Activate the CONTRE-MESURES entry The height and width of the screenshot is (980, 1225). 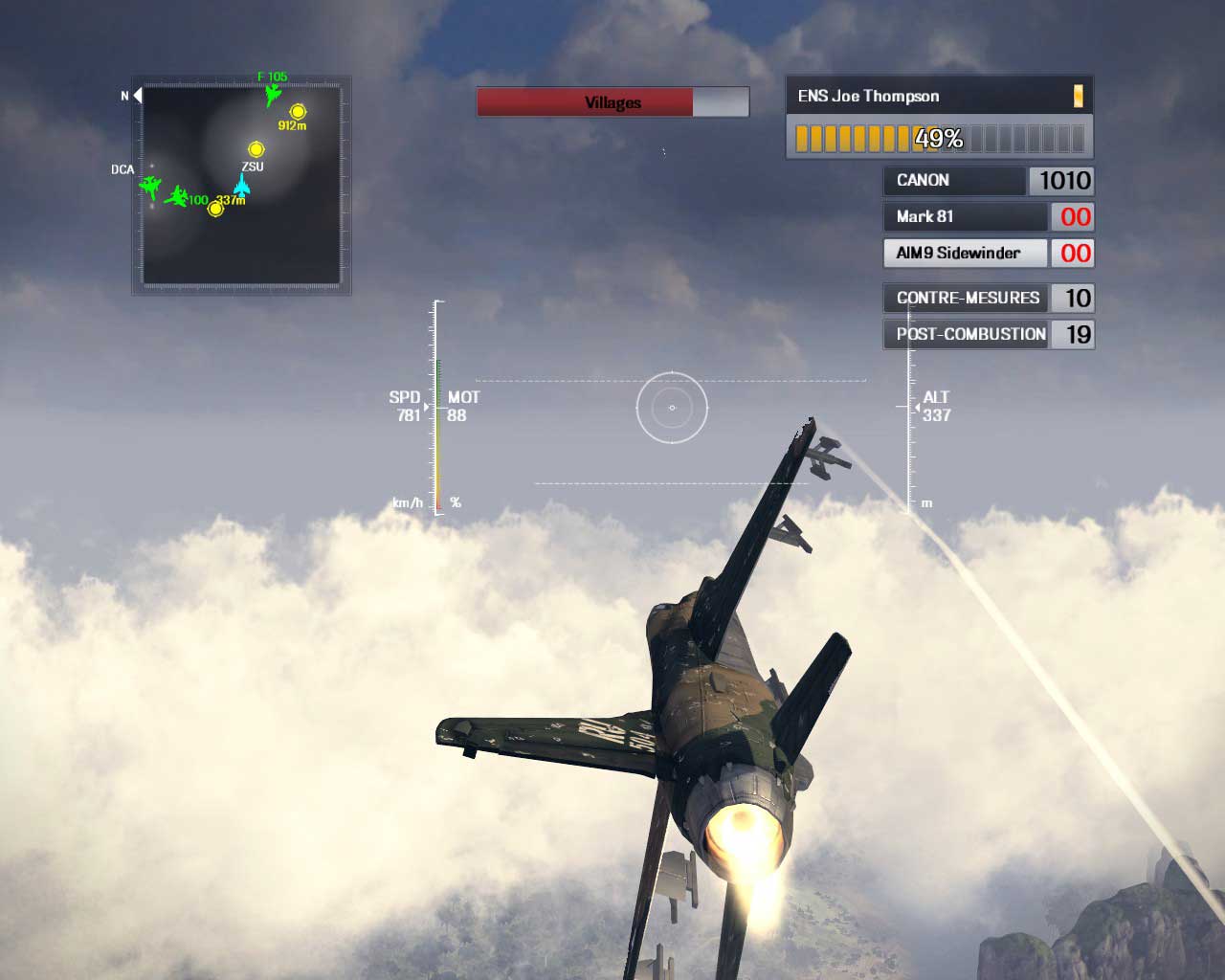coord(967,299)
